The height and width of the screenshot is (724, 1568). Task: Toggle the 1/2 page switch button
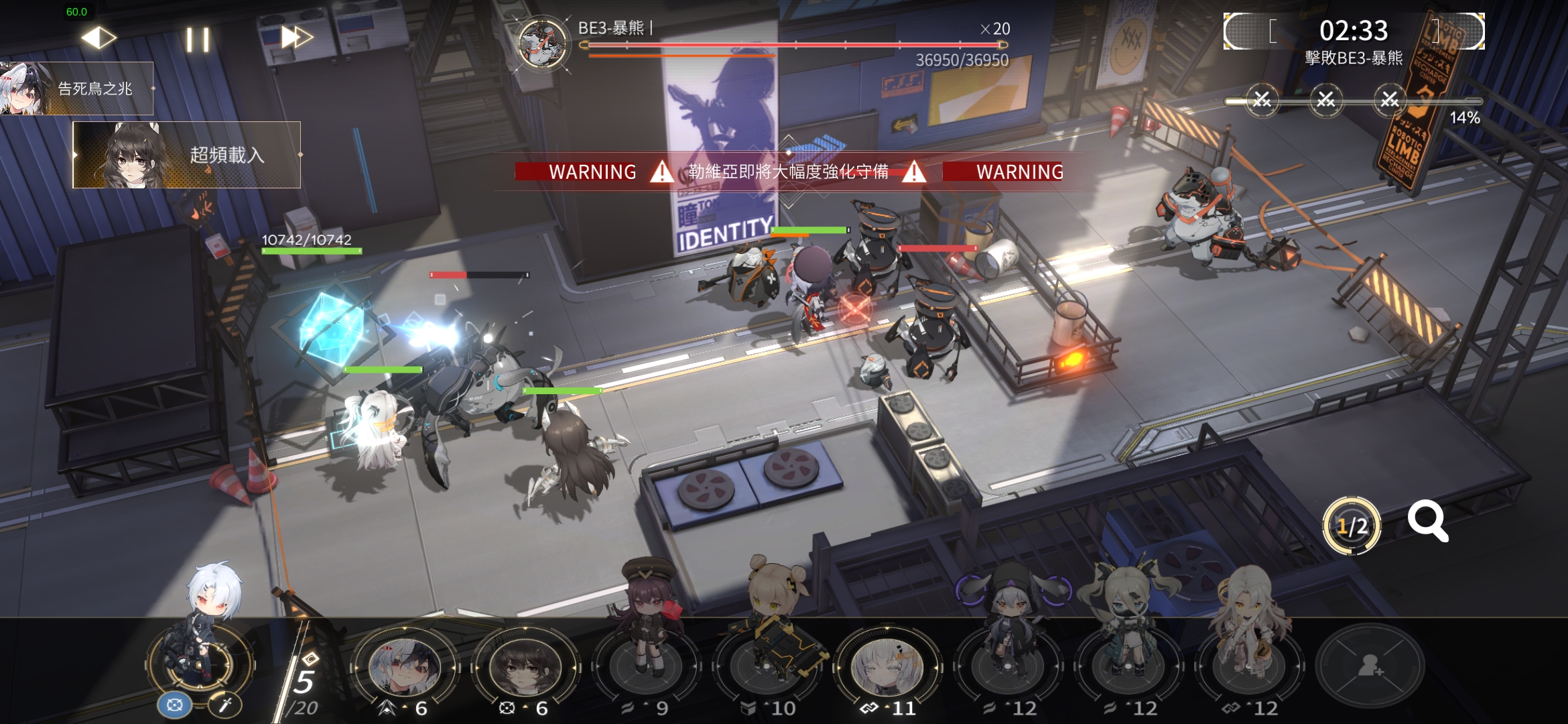[1352, 526]
